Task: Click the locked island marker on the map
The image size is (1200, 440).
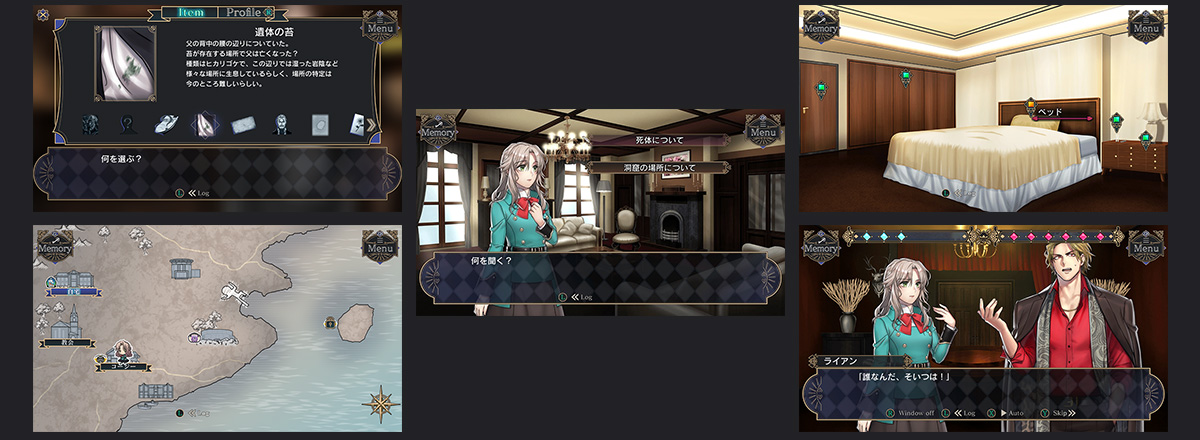Action: (x=329, y=322)
